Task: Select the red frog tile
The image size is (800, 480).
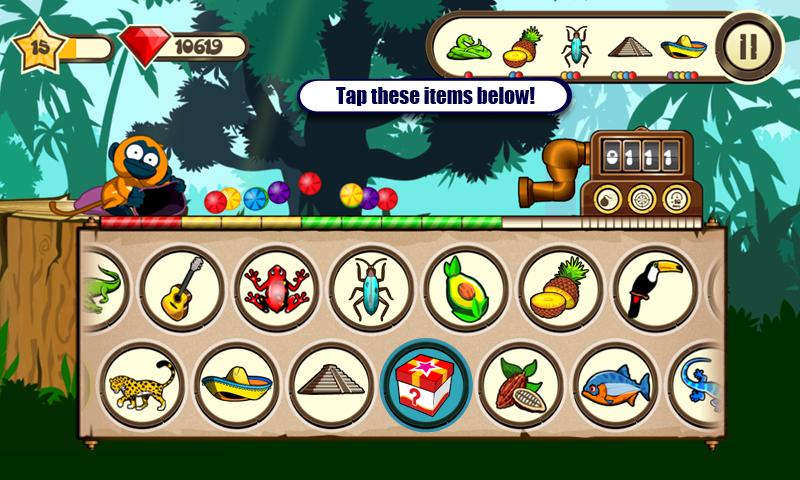Action: point(277,289)
